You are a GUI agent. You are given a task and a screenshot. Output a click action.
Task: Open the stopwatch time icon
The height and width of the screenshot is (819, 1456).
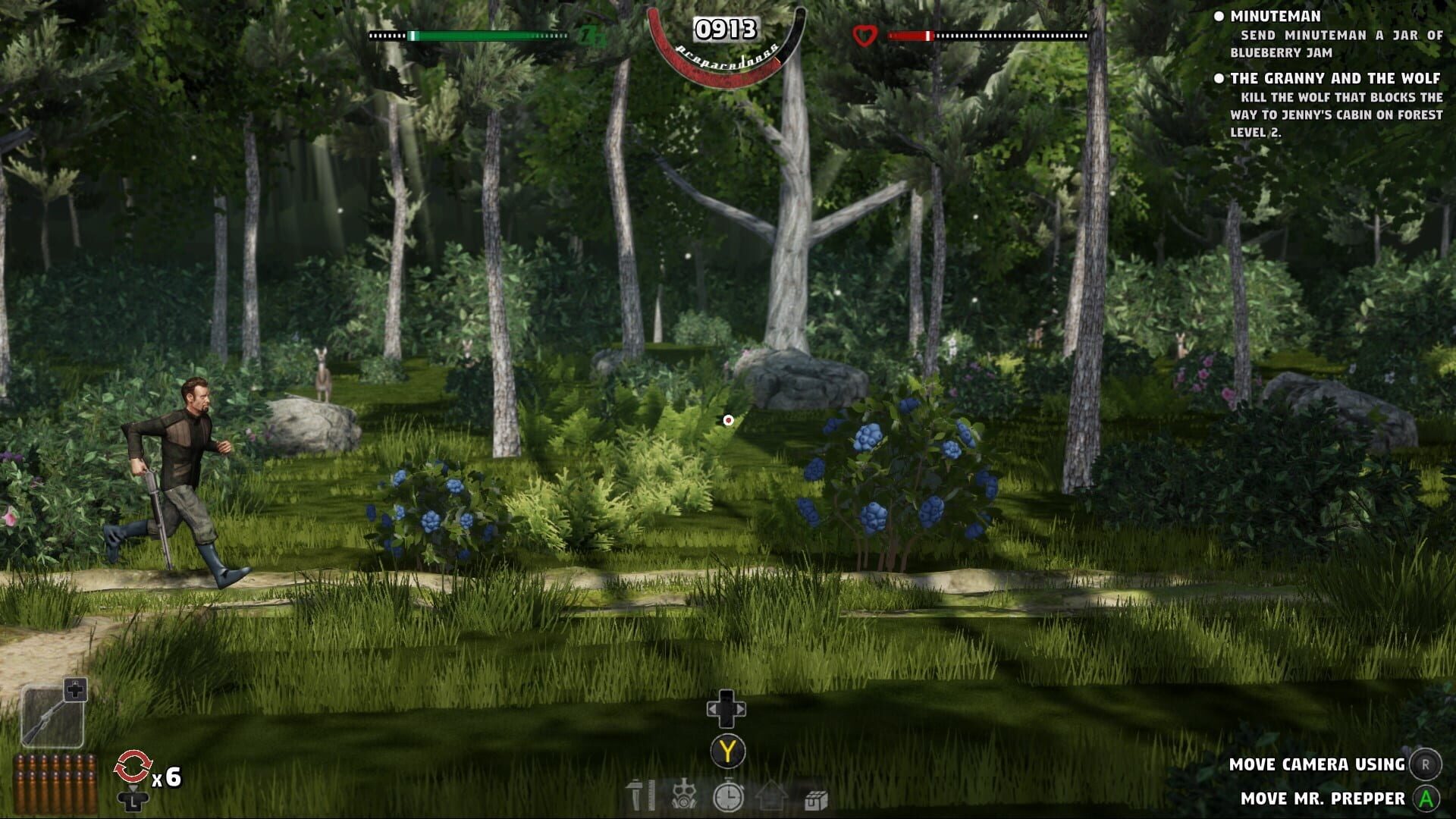tap(729, 795)
